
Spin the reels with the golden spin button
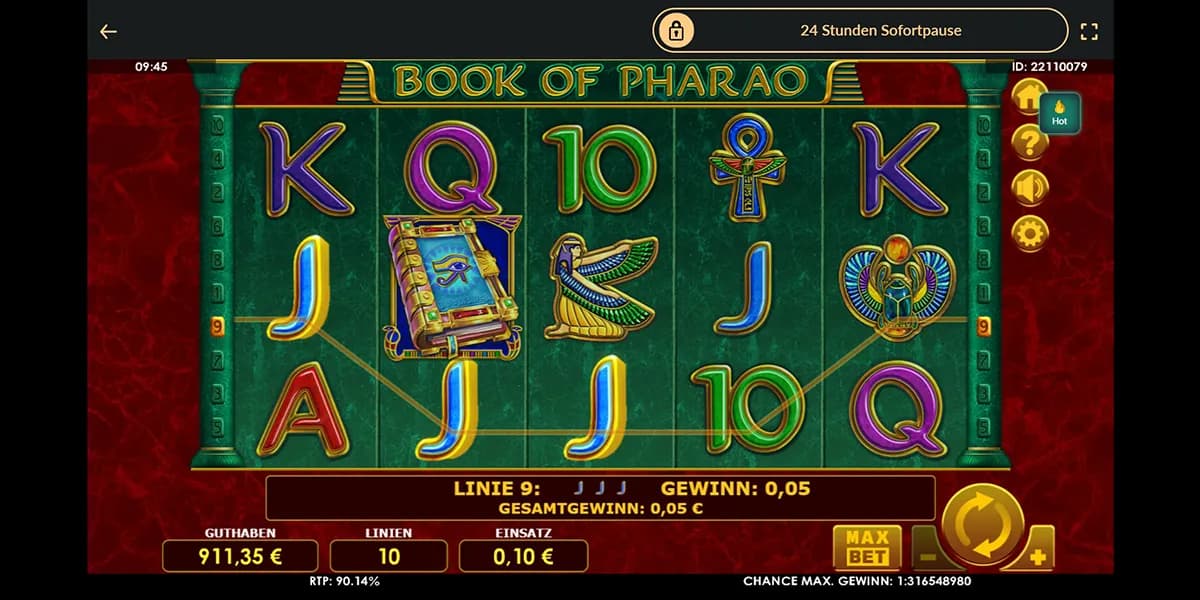point(982,524)
